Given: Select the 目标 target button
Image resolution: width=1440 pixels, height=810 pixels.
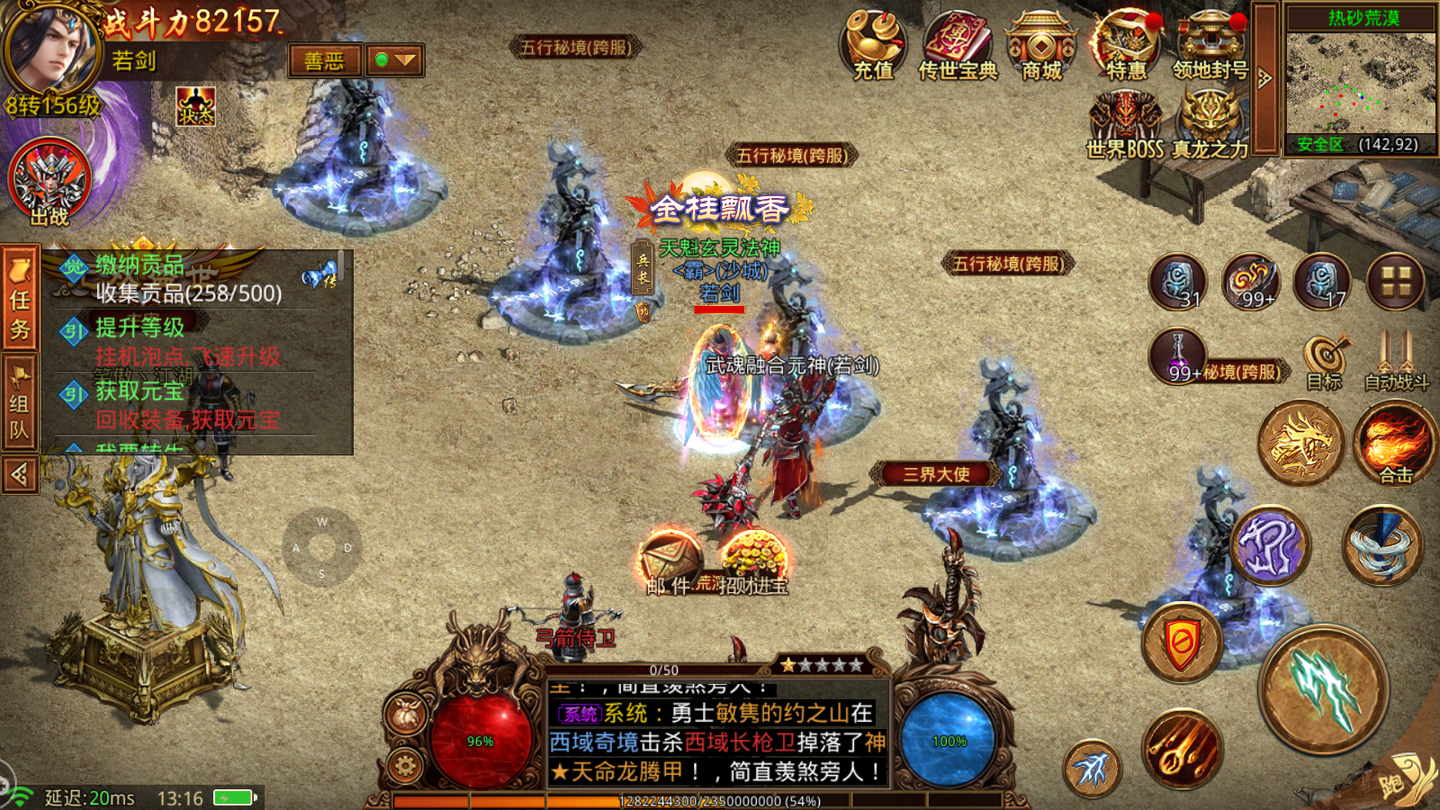Looking at the screenshot, I should click(1324, 360).
